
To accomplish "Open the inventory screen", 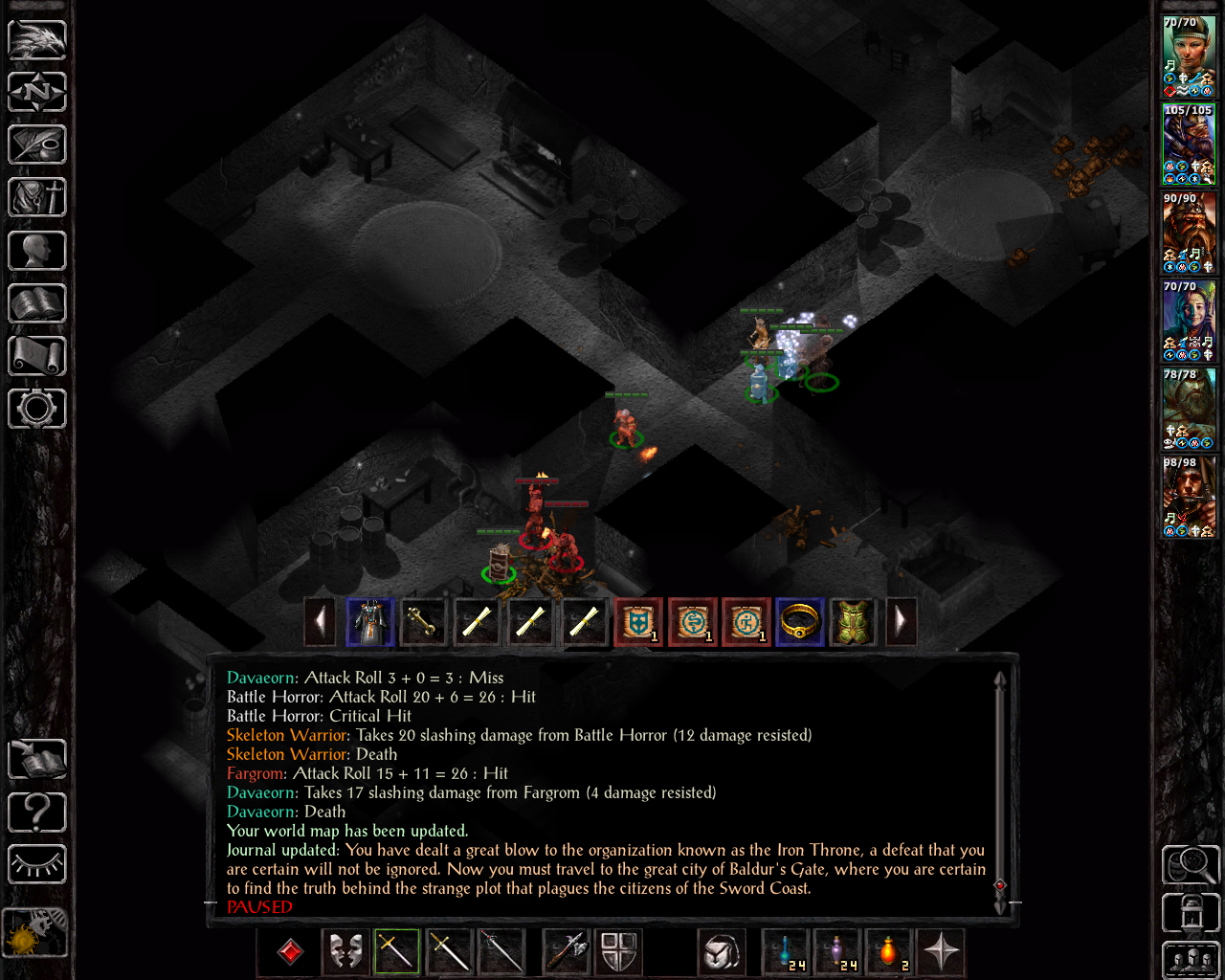I will [x=37, y=198].
